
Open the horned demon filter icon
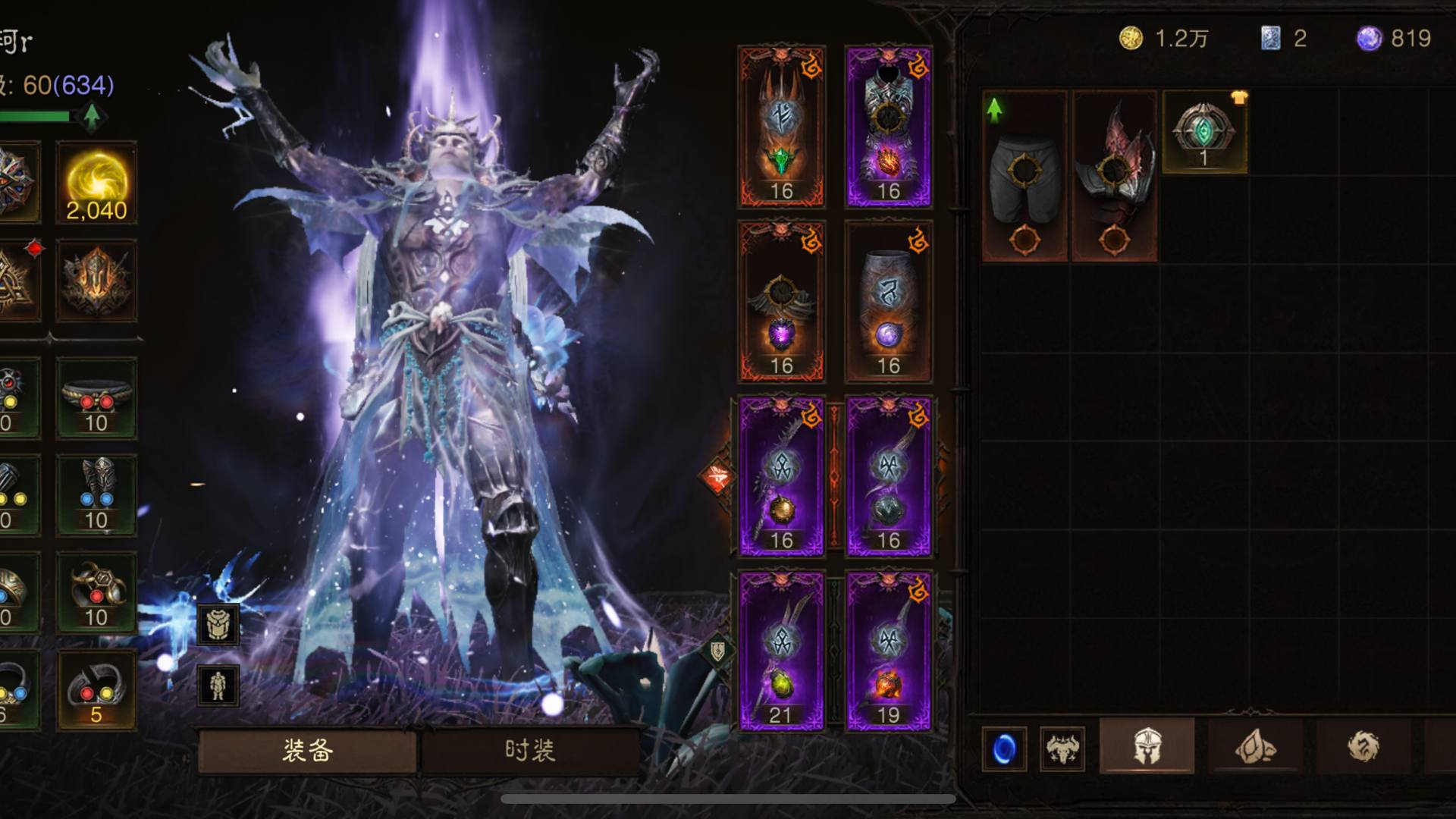click(1062, 749)
